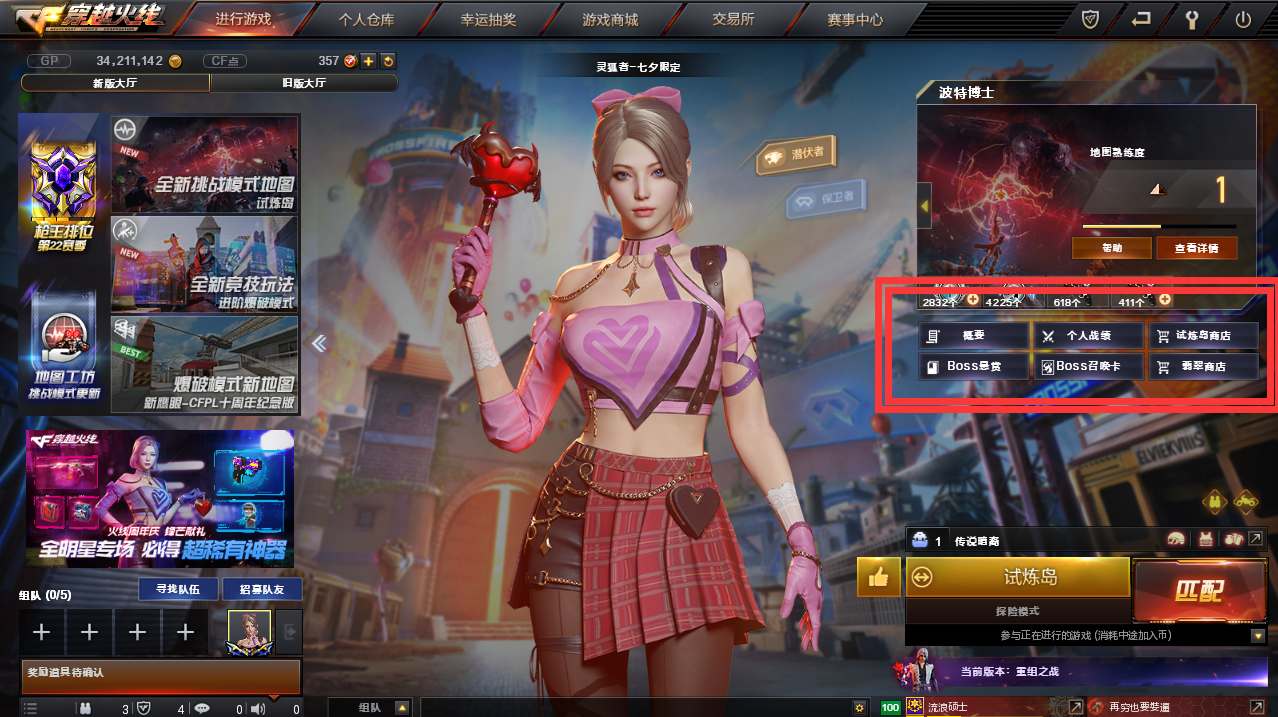Change mode via the 试炼岛 button
The image size is (1278, 717).
point(1018,577)
